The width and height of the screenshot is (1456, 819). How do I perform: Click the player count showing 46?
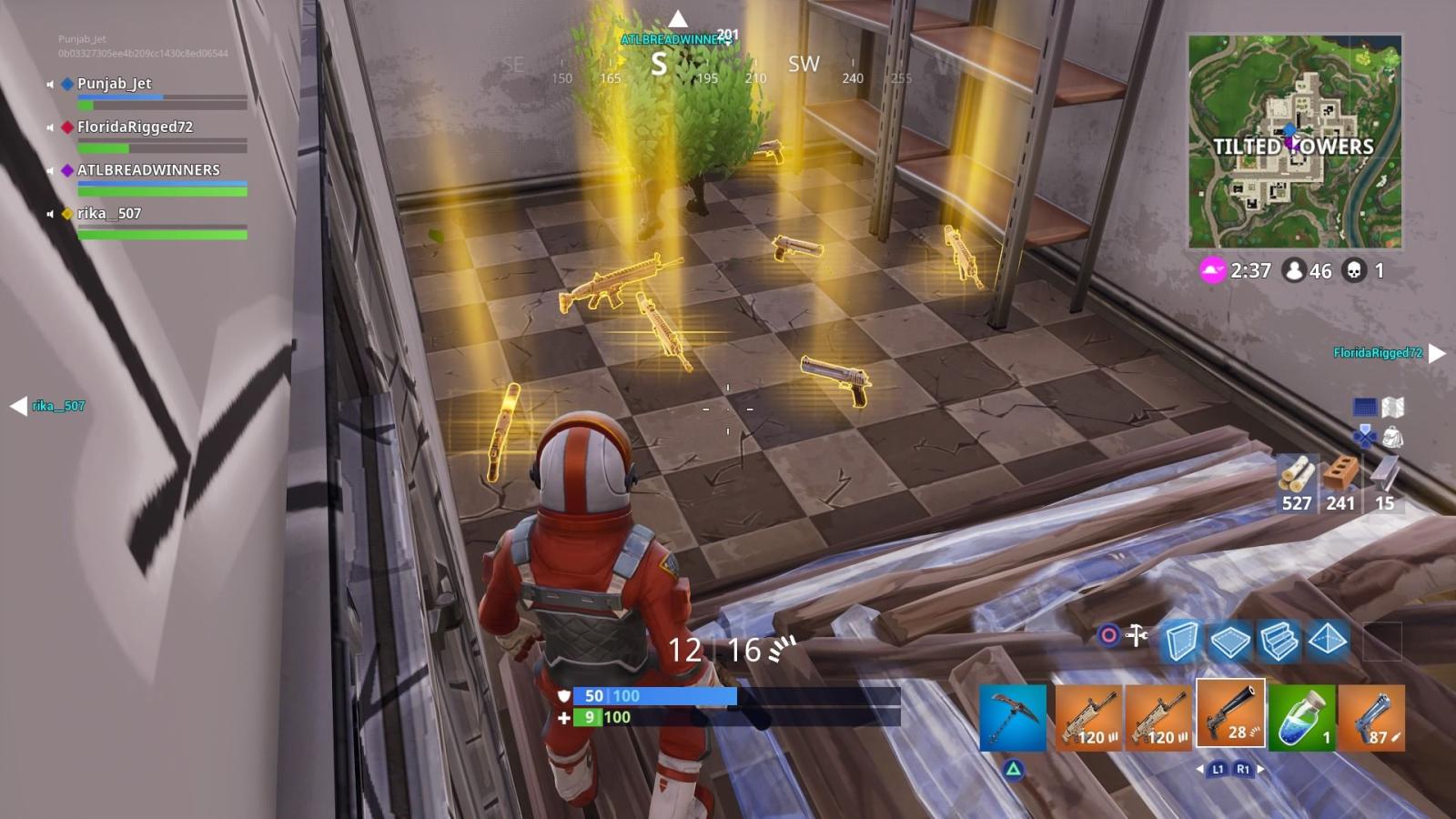coord(1292,269)
